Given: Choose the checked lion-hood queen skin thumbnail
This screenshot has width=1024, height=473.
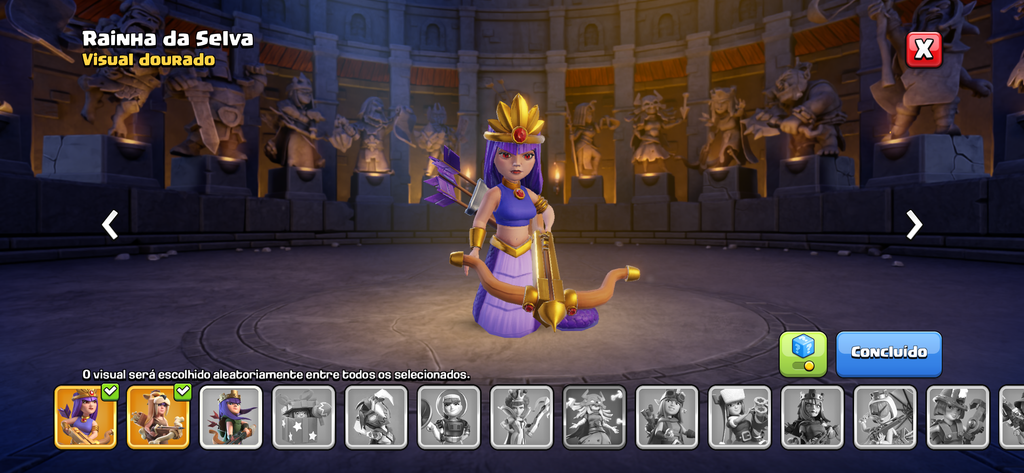Looking at the screenshot, I should (158, 416).
